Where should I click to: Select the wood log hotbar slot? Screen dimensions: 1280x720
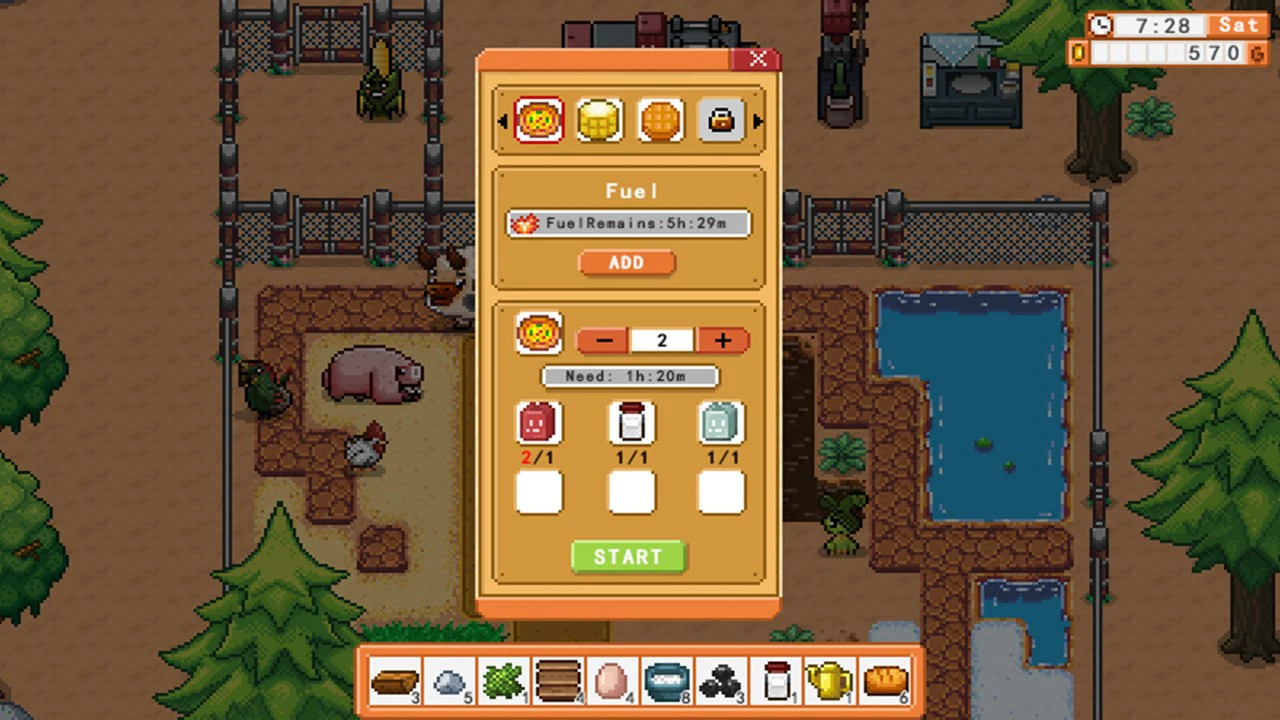395,682
